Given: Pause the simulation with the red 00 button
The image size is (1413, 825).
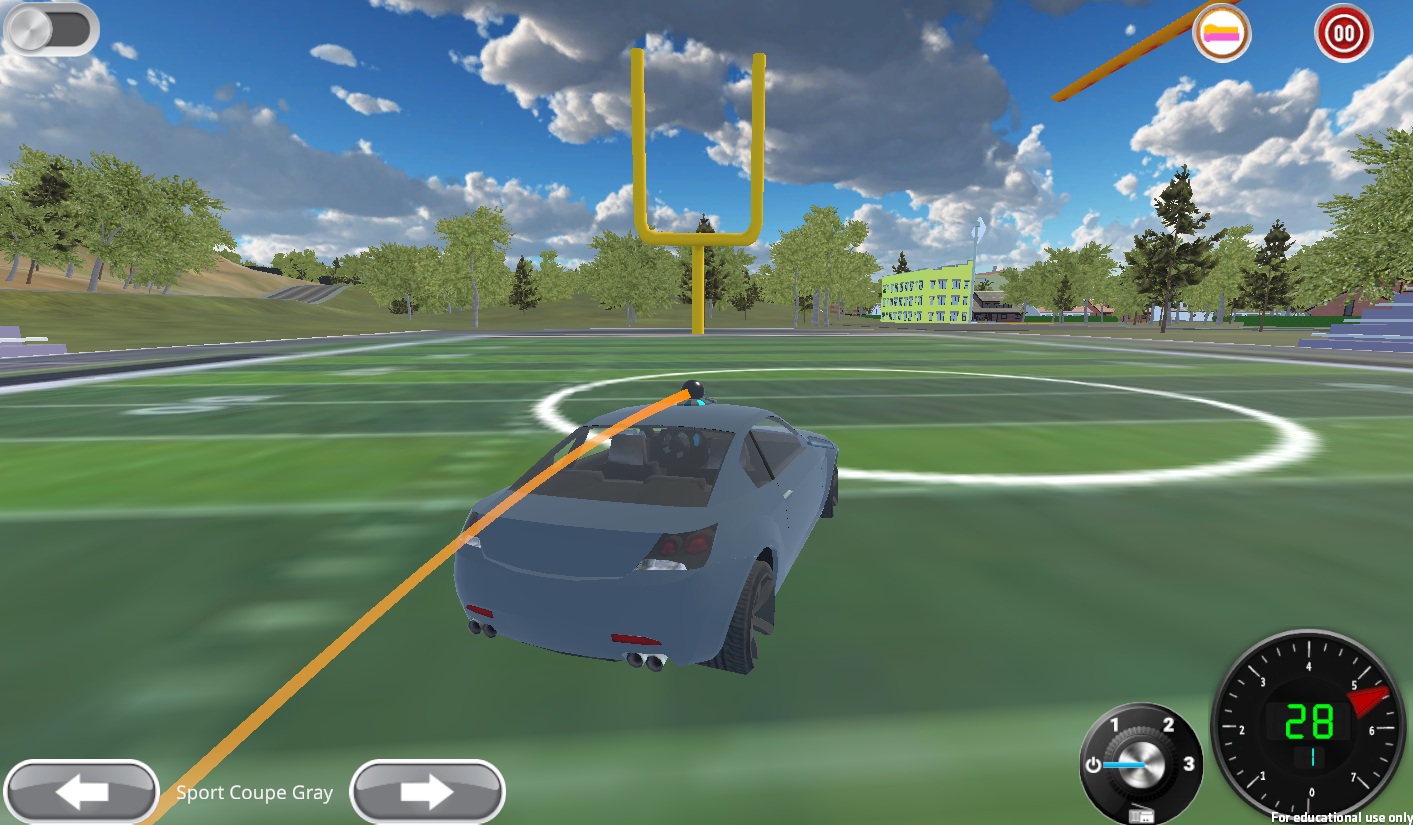Looking at the screenshot, I should (x=1343, y=33).
